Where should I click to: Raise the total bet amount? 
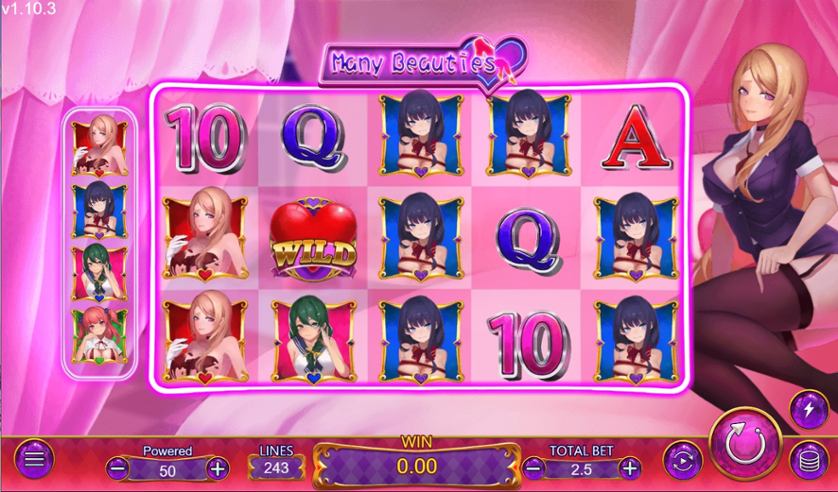(x=629, y=467)
